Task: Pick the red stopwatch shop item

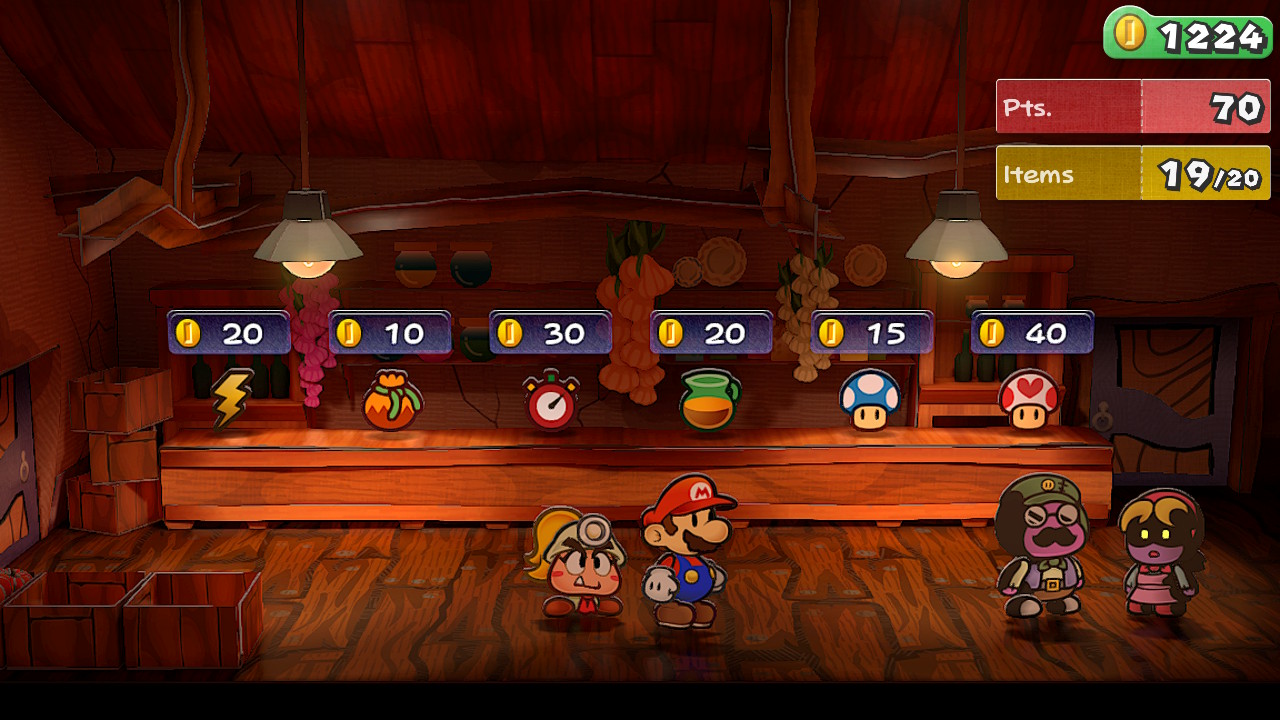Action: [x=551, y=401]
